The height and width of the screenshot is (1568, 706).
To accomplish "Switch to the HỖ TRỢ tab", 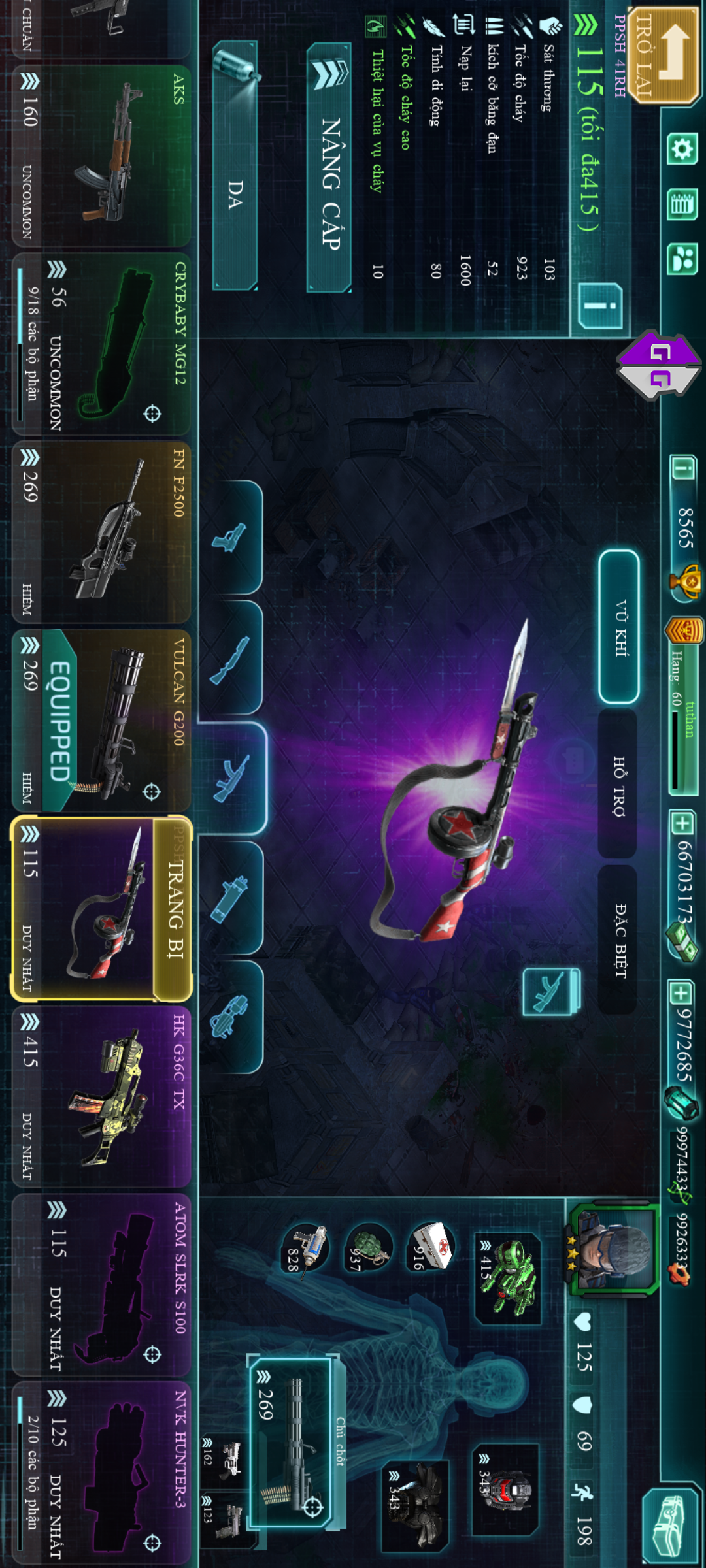I will 618,784.
